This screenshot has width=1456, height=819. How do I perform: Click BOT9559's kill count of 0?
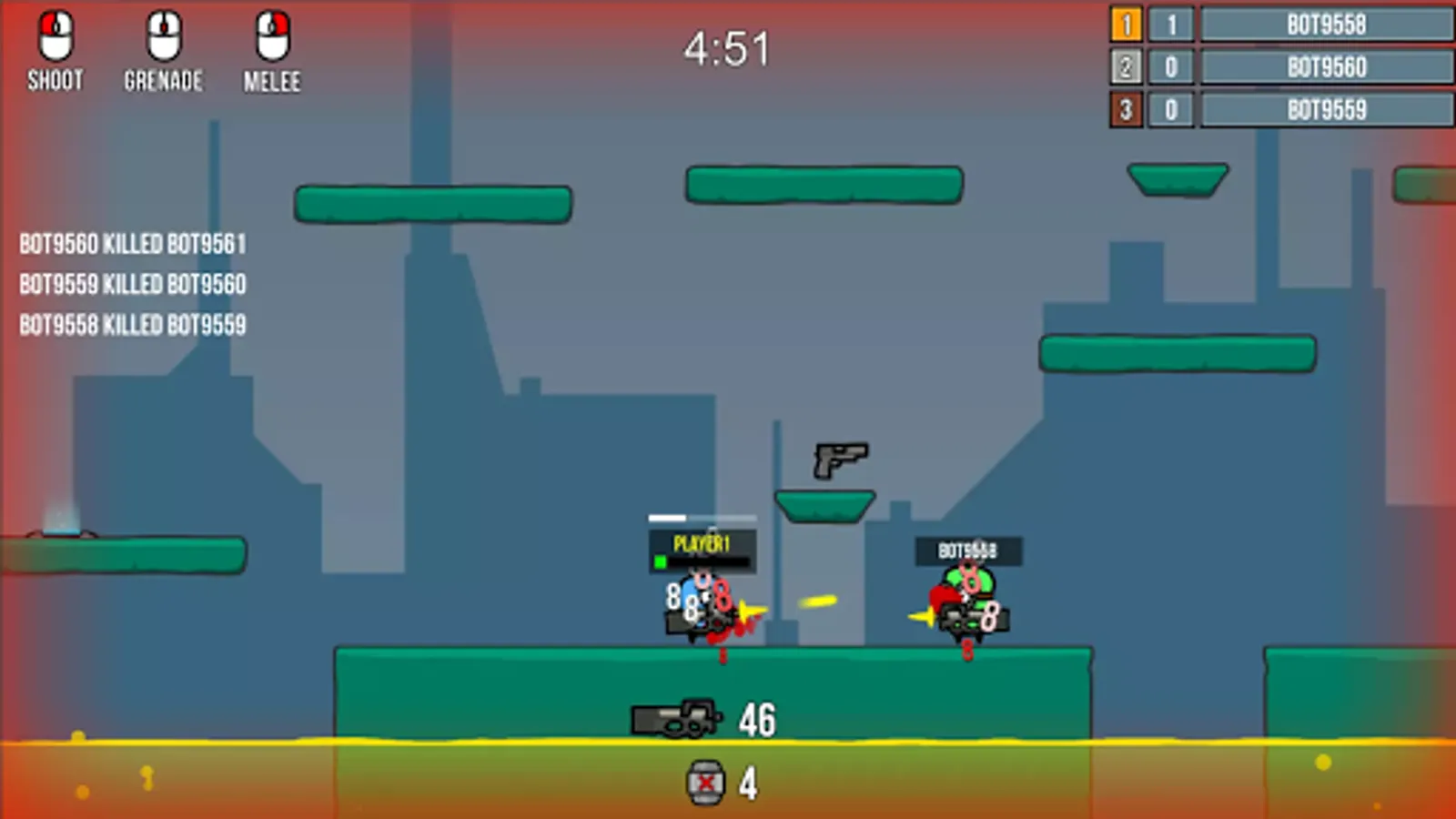[1173, 109]
